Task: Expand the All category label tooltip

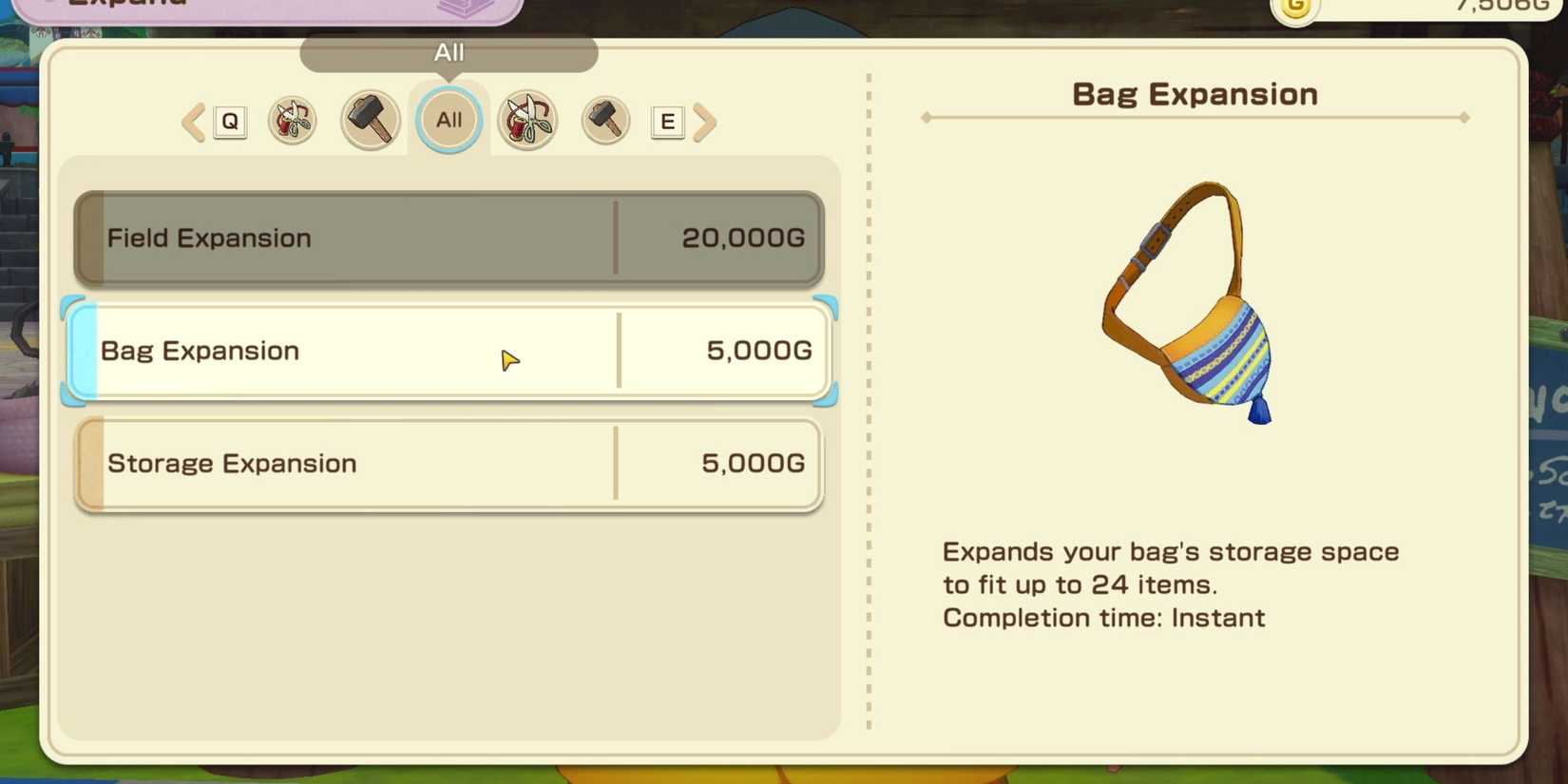Action: tap(449, 53)
